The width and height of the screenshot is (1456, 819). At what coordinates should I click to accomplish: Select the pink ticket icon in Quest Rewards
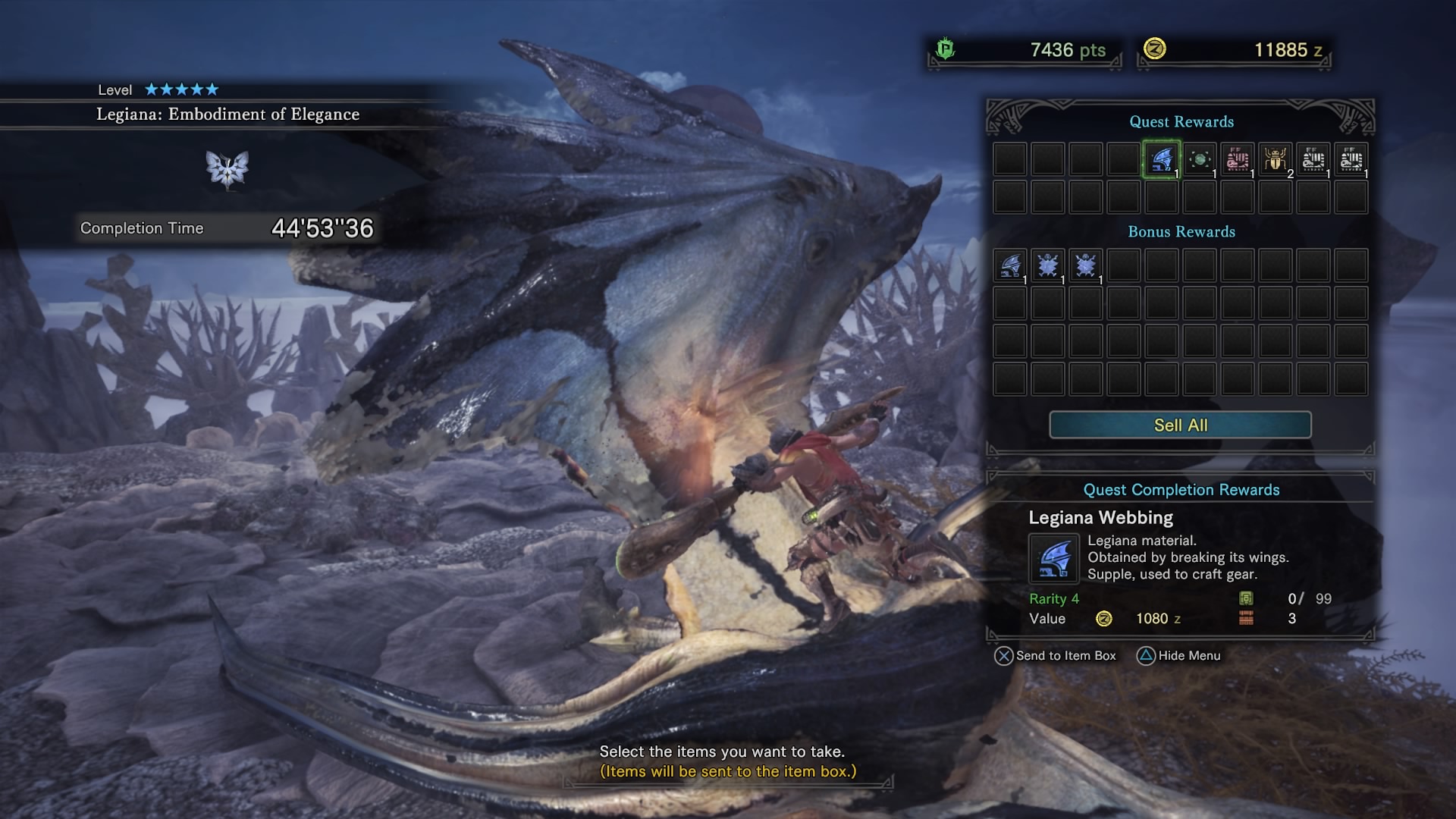coord(1238,160)
